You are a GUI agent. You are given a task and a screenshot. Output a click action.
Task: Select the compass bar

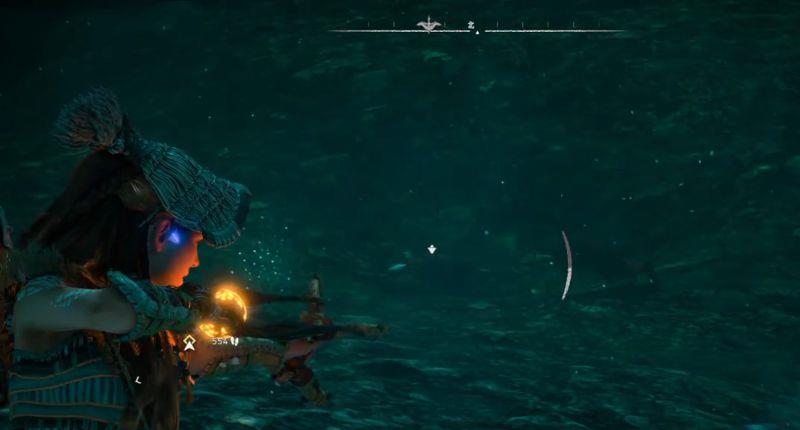point(477,30)
